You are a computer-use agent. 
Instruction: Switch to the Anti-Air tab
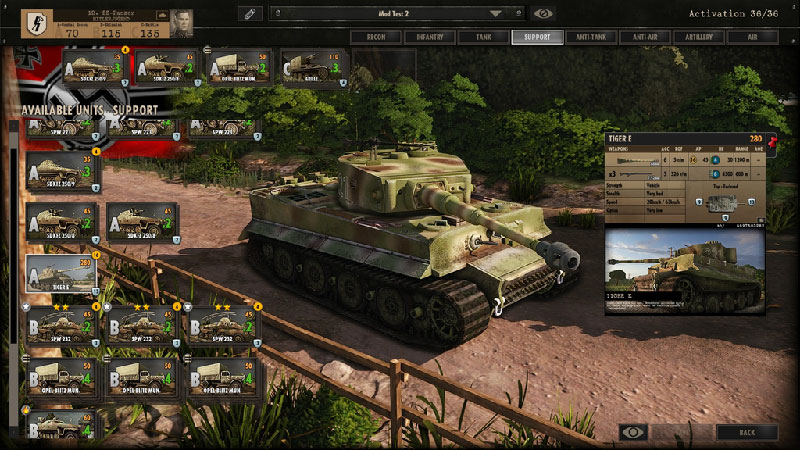point(645,37)
